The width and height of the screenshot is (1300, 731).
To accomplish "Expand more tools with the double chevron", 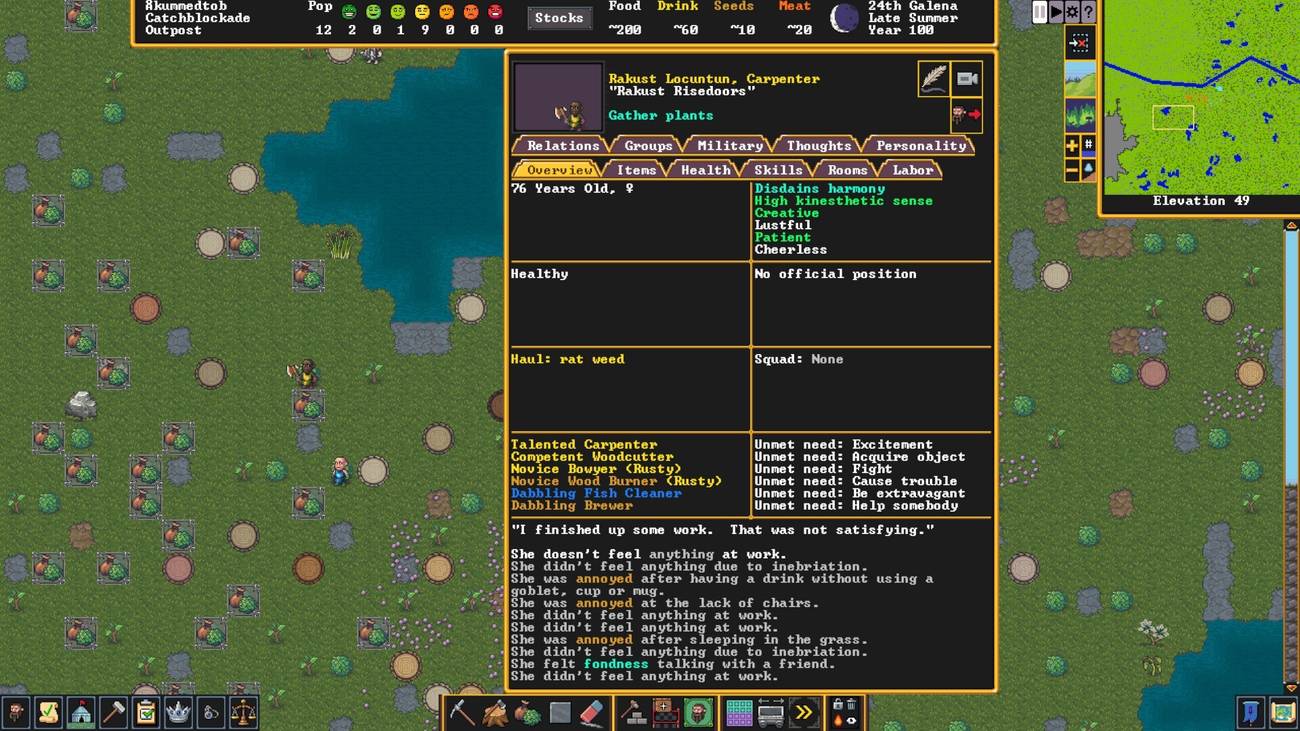I will pyautogui.click(x=802, y=712).
